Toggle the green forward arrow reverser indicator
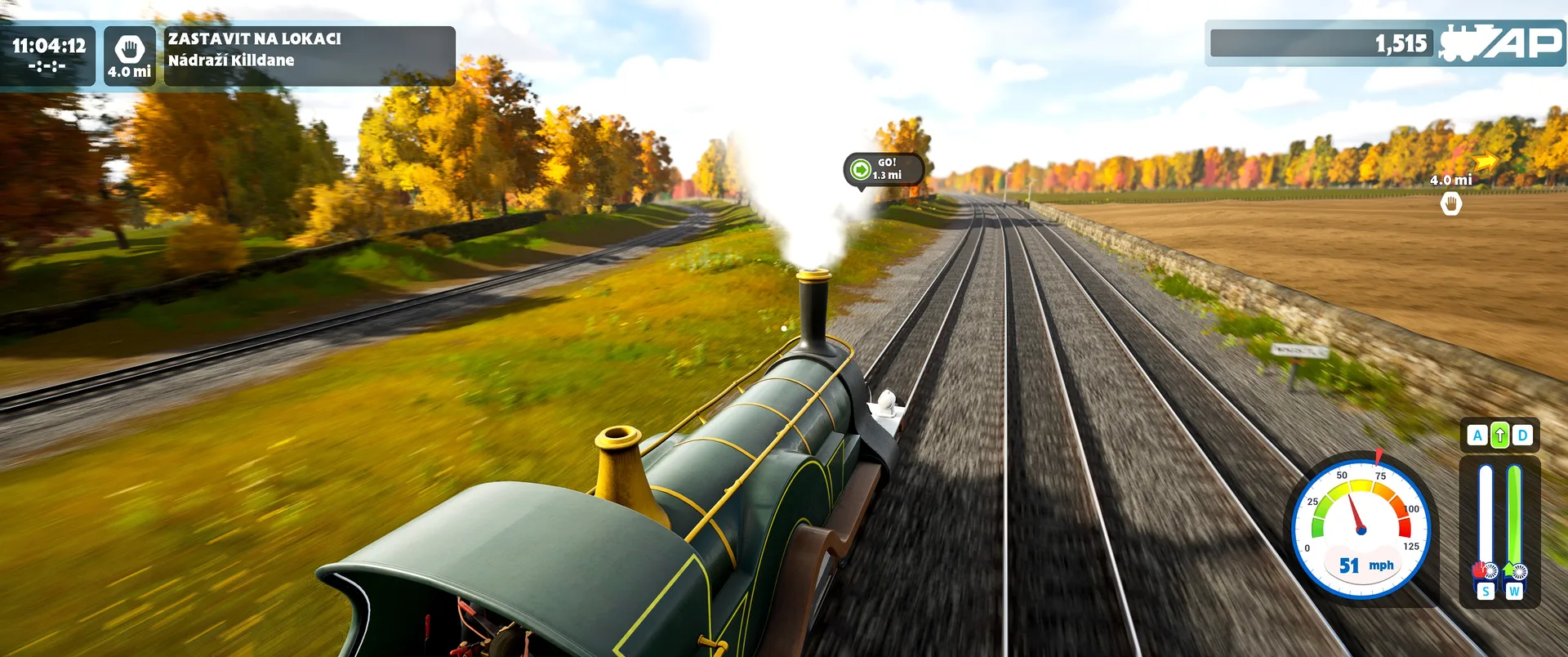This screenshot has width=1568, height=657. 1499,436
